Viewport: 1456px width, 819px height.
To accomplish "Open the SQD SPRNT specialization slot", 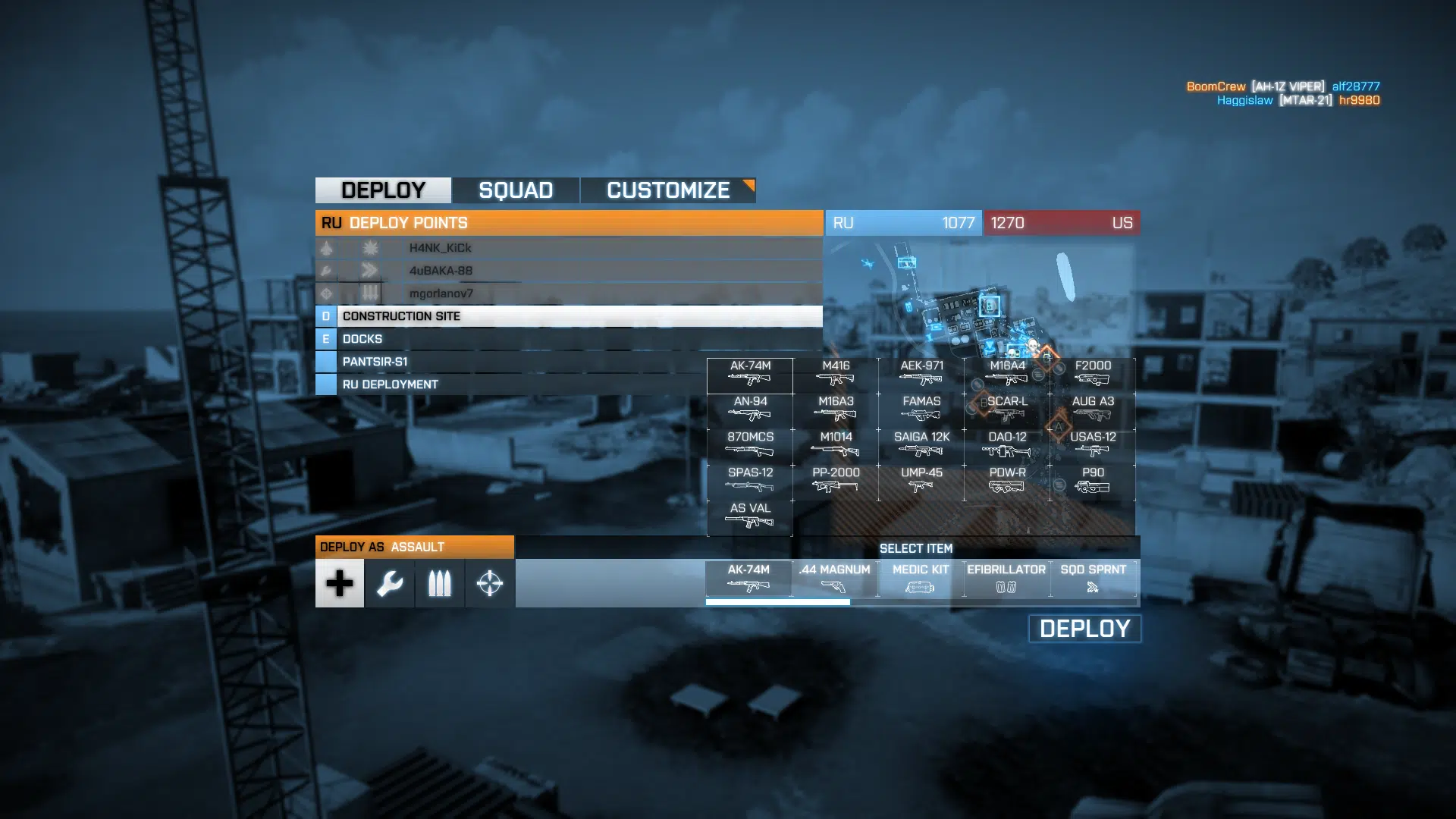I will click(x=1093, y=578).
